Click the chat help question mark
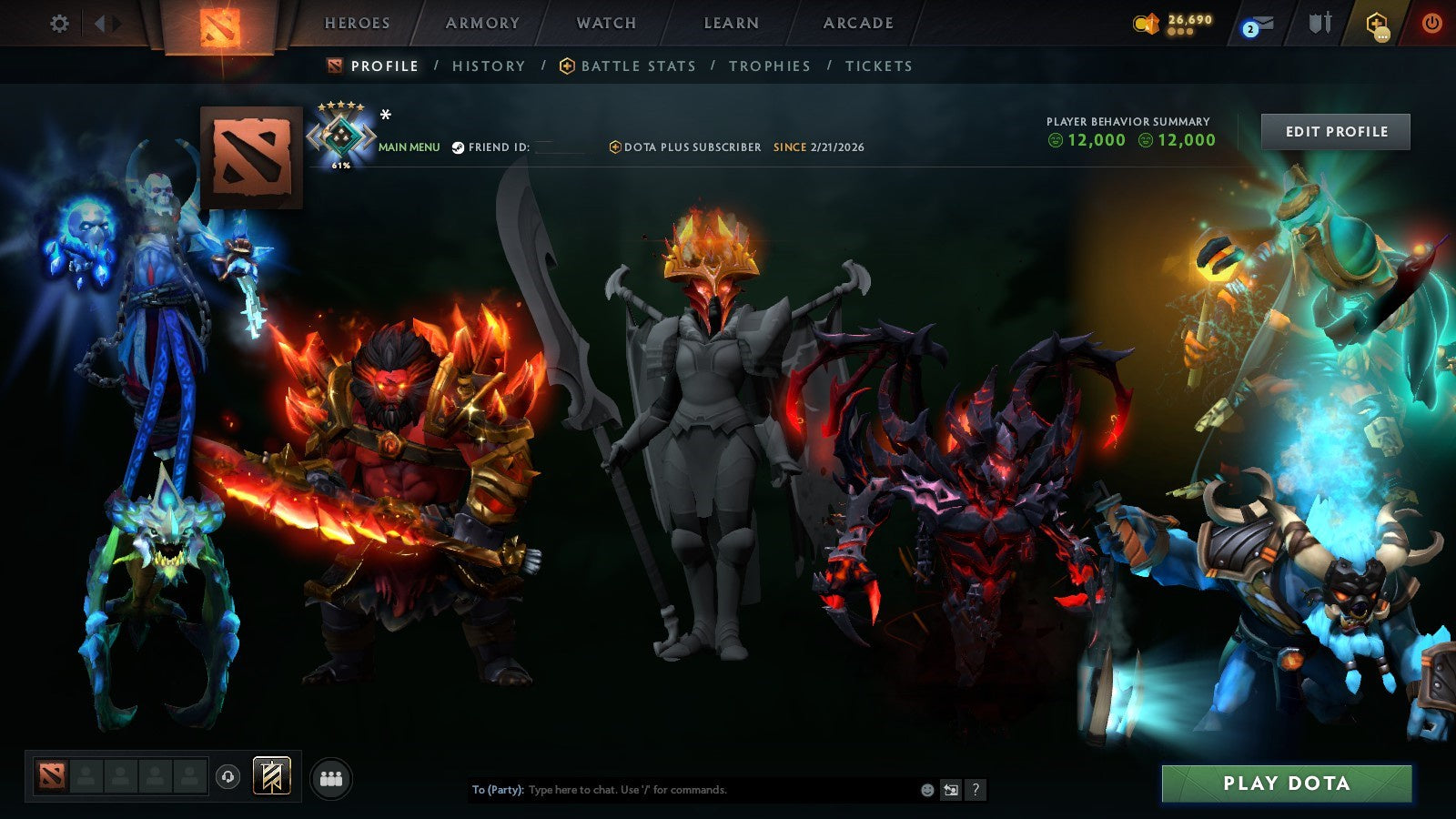1456x819 pixels. [x=976, y=790]
